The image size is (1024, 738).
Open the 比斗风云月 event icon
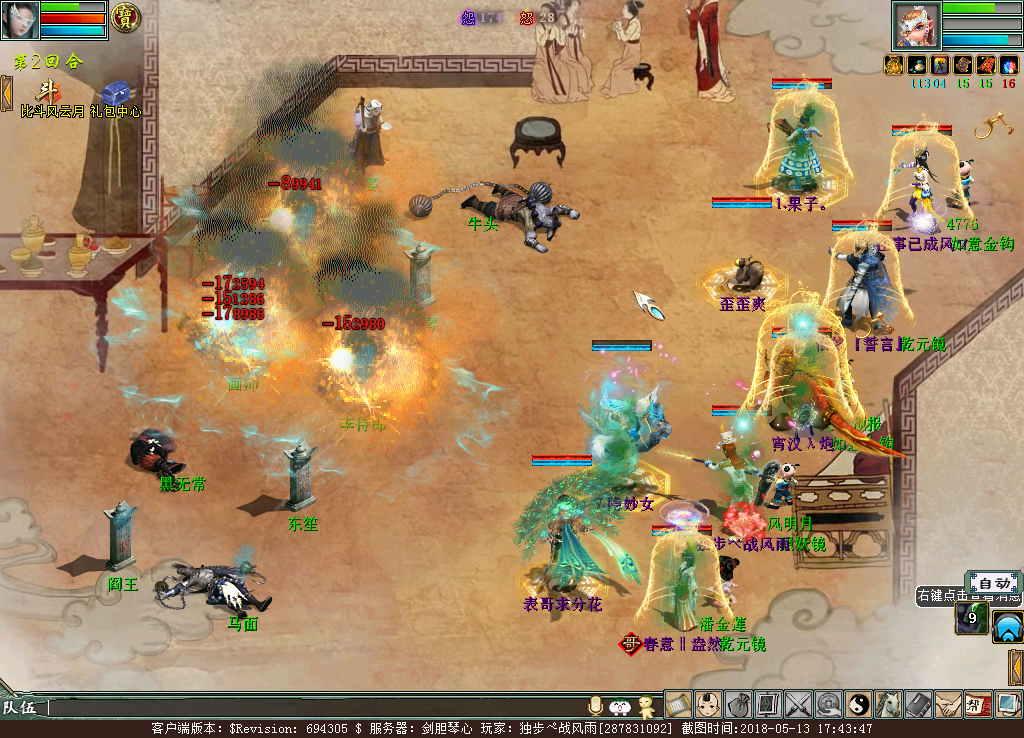48,91
